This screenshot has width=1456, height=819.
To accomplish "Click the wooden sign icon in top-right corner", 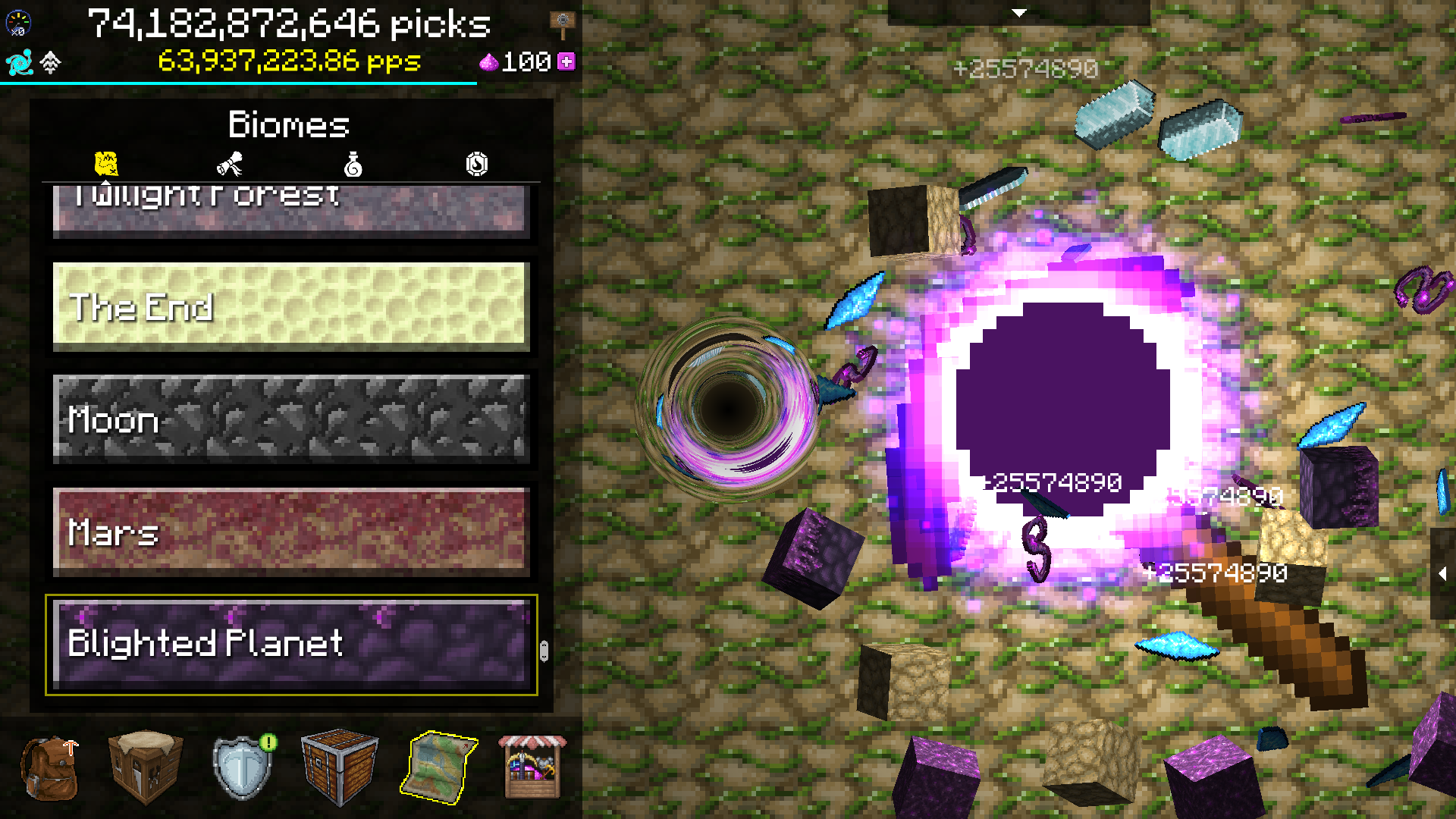I will 564,20.
